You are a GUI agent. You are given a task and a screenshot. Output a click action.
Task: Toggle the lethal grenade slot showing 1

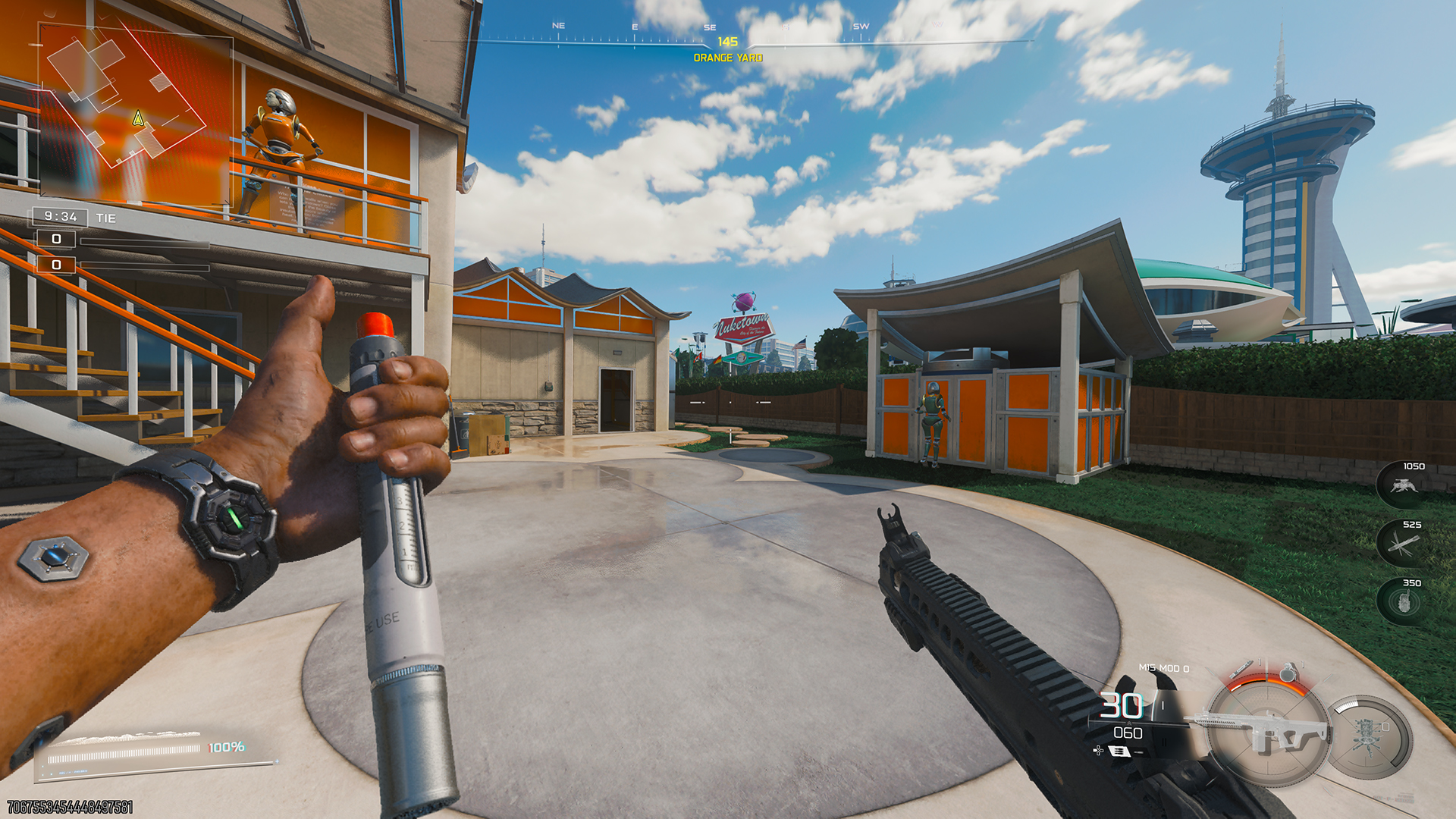click(x=1303, y=664)
